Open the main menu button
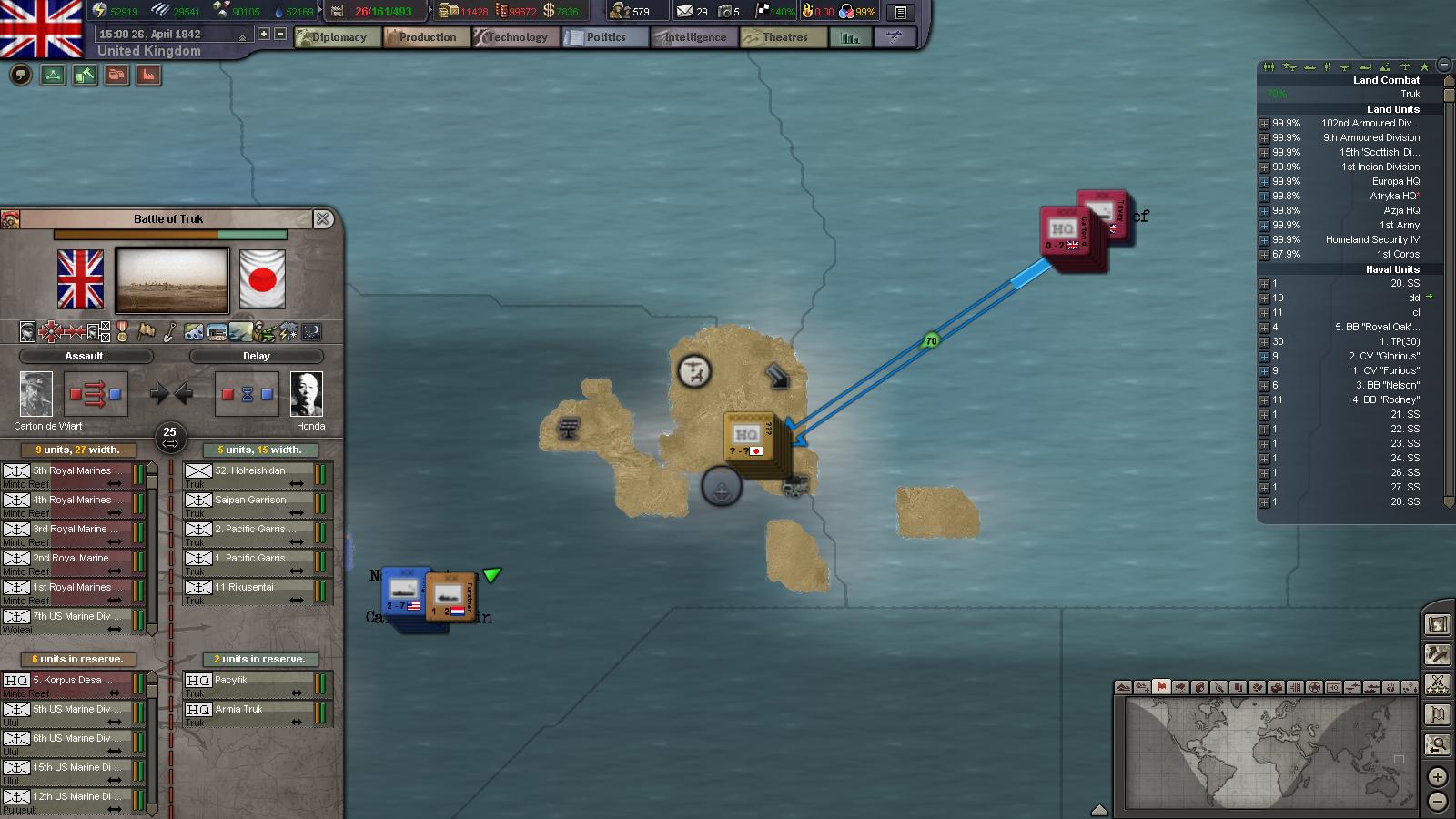This screenshot has height=819, width=1456. 900,13
